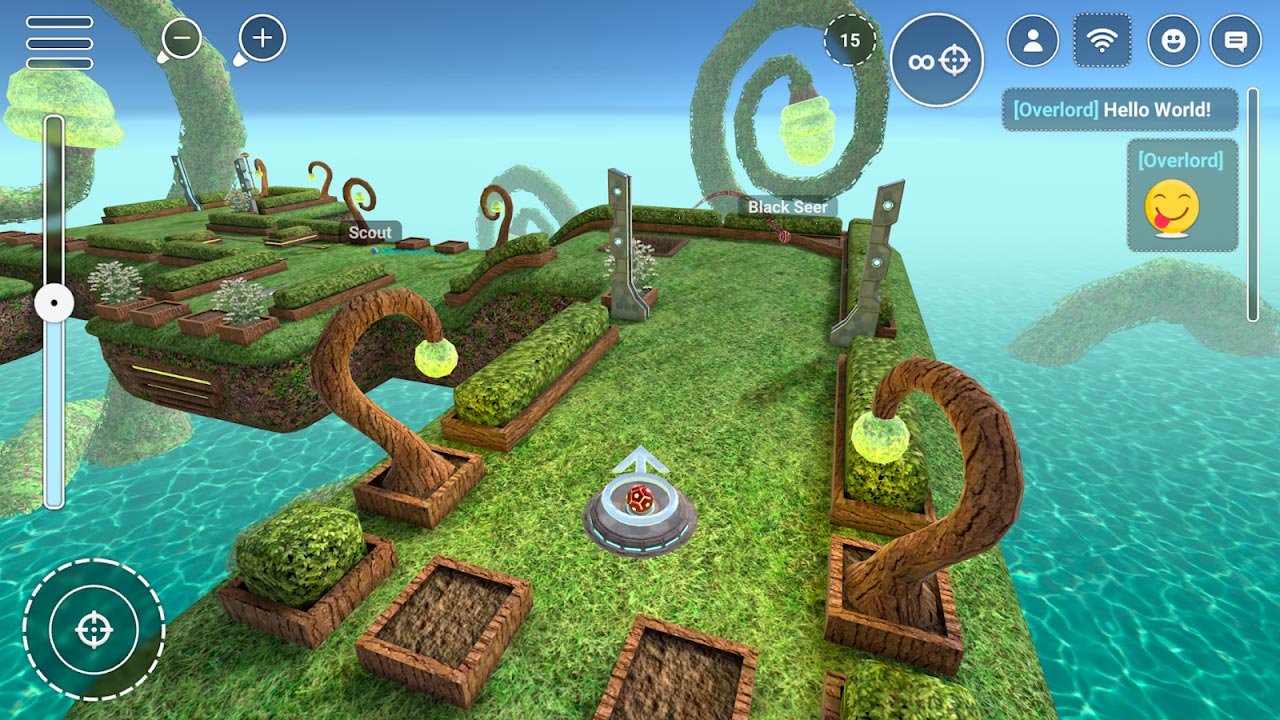Screen dimensions: 1280x720
Task: Adjust the vertical camera slider handle
Action: (54, 302)
